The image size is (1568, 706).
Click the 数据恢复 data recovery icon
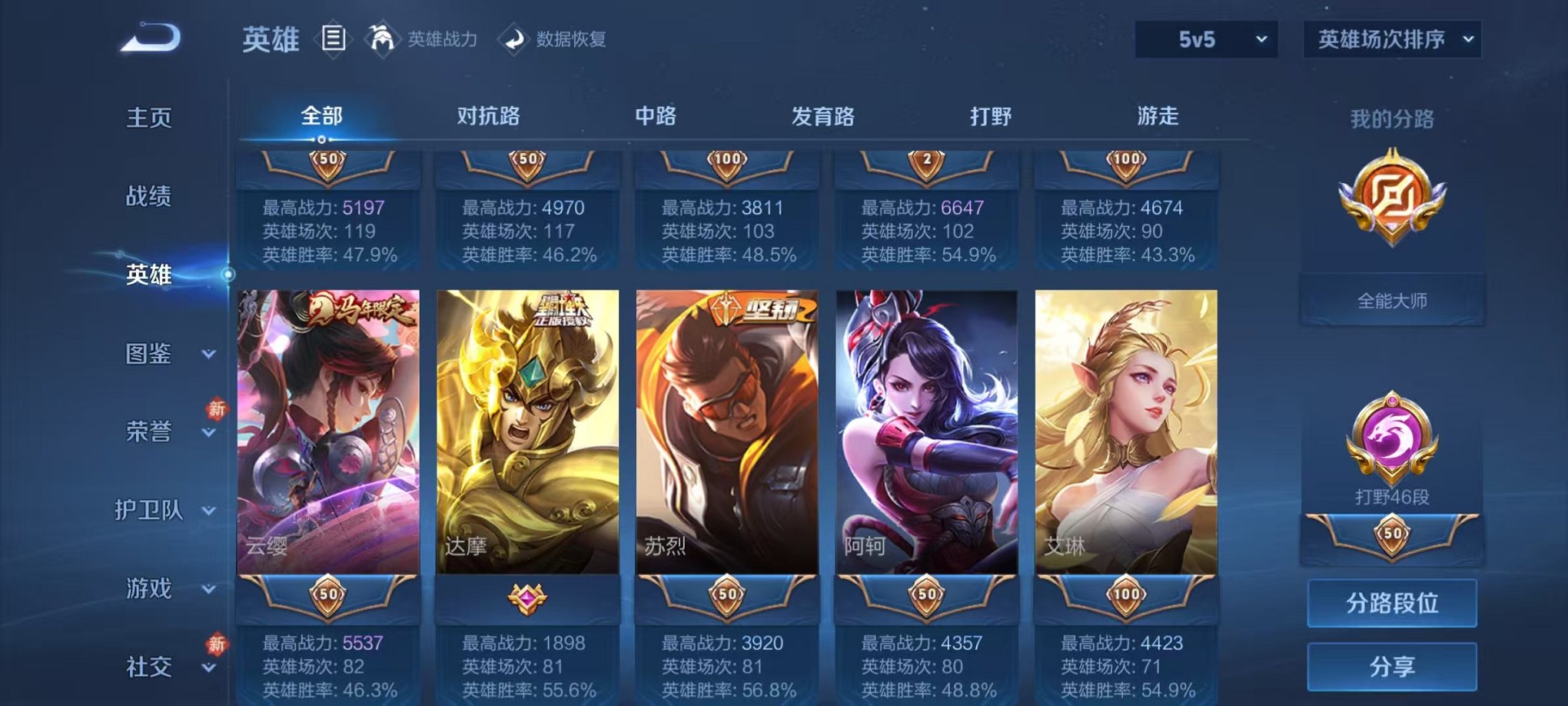(513, 40)
